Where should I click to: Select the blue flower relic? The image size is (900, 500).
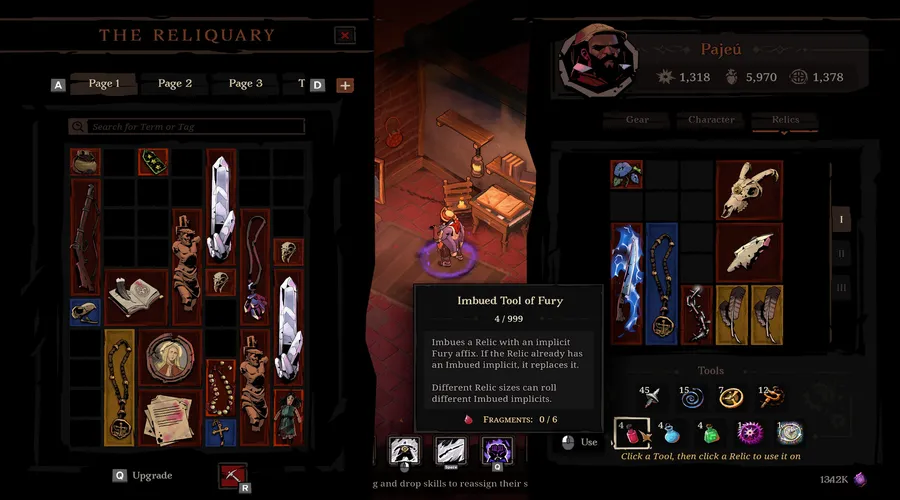[x=626, y=174]
